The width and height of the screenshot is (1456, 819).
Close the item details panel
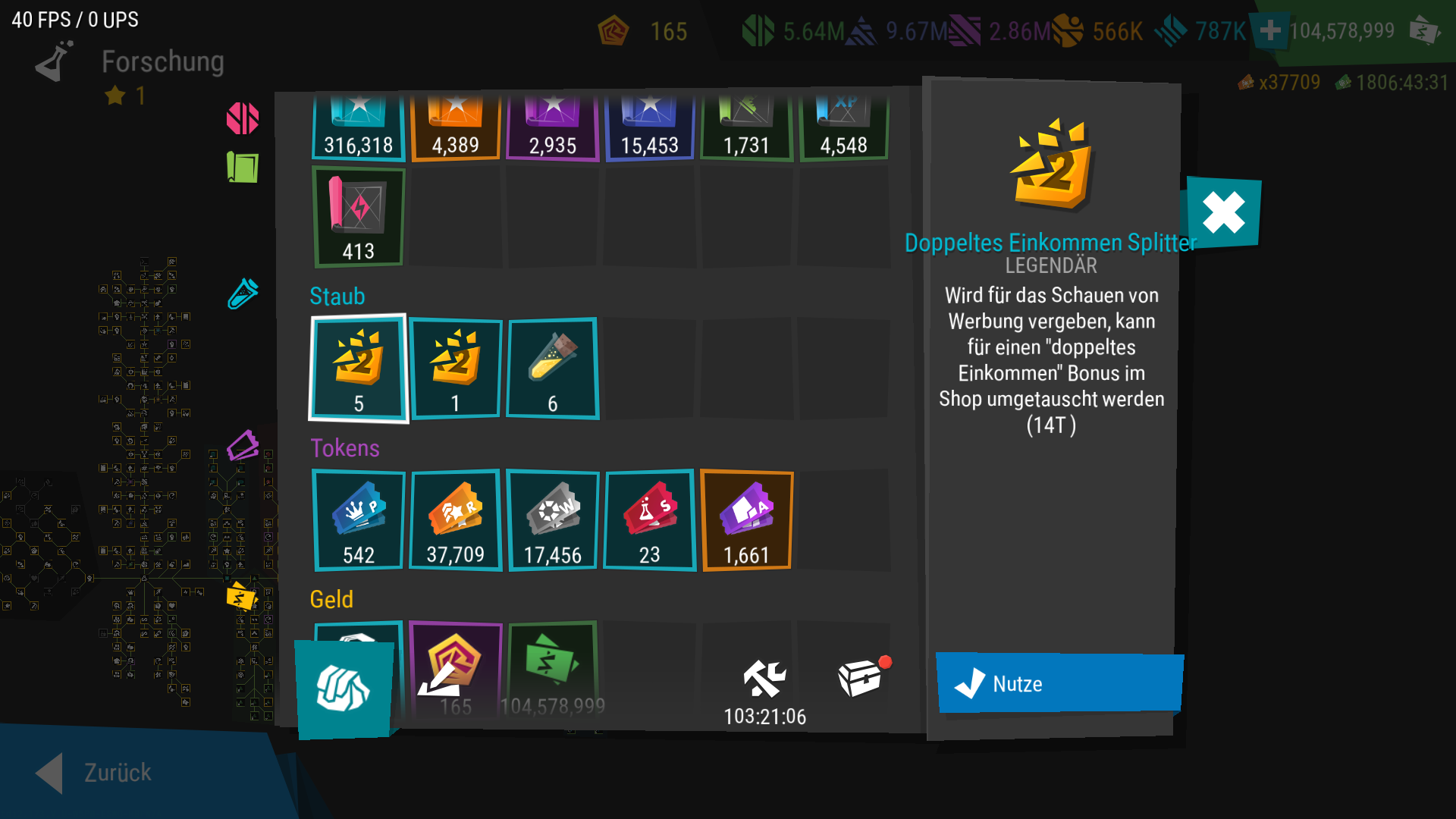(x=1223, y=212)
